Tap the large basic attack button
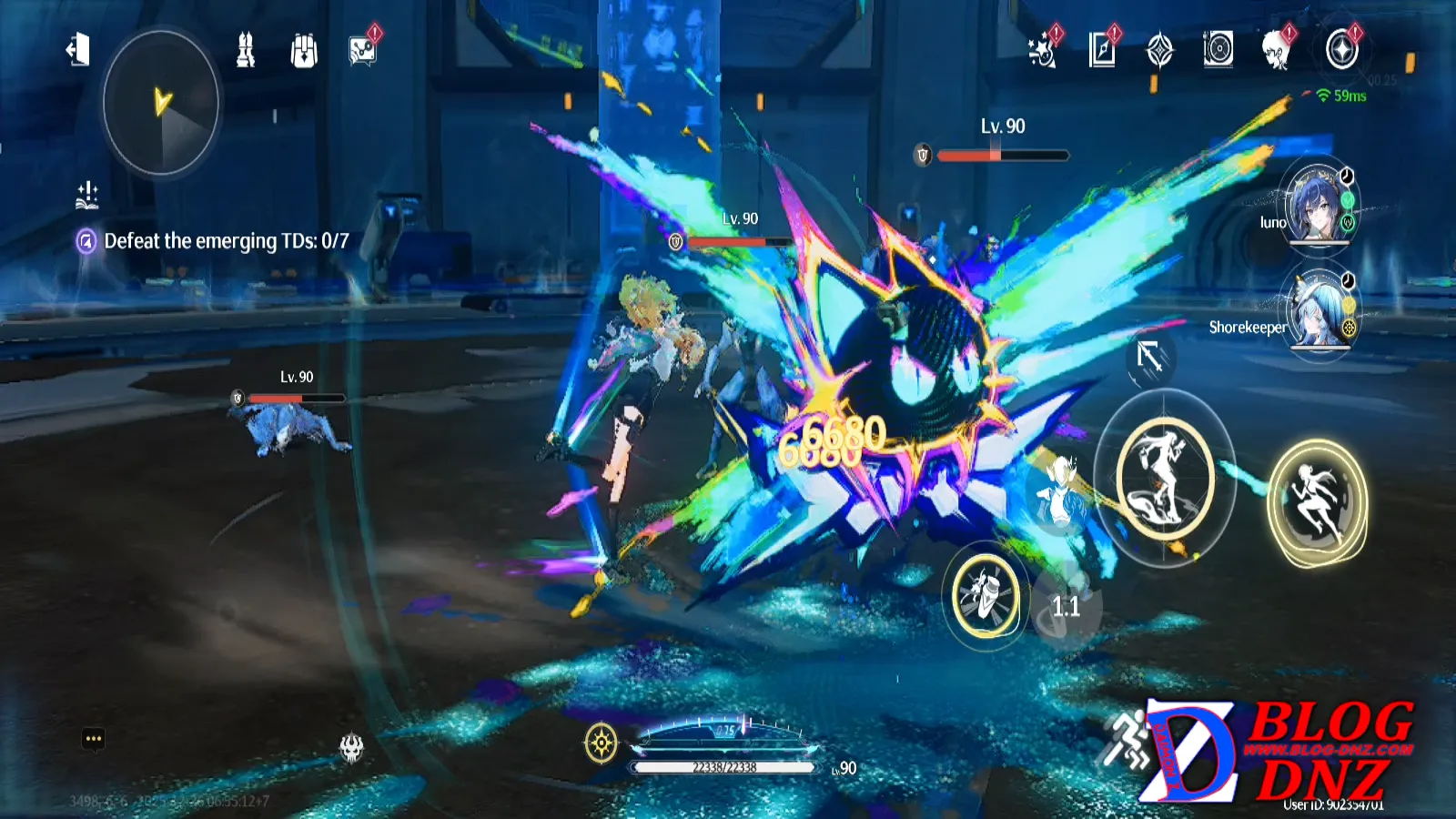Screen dimensions: 1456x819 pos(1165,479)
